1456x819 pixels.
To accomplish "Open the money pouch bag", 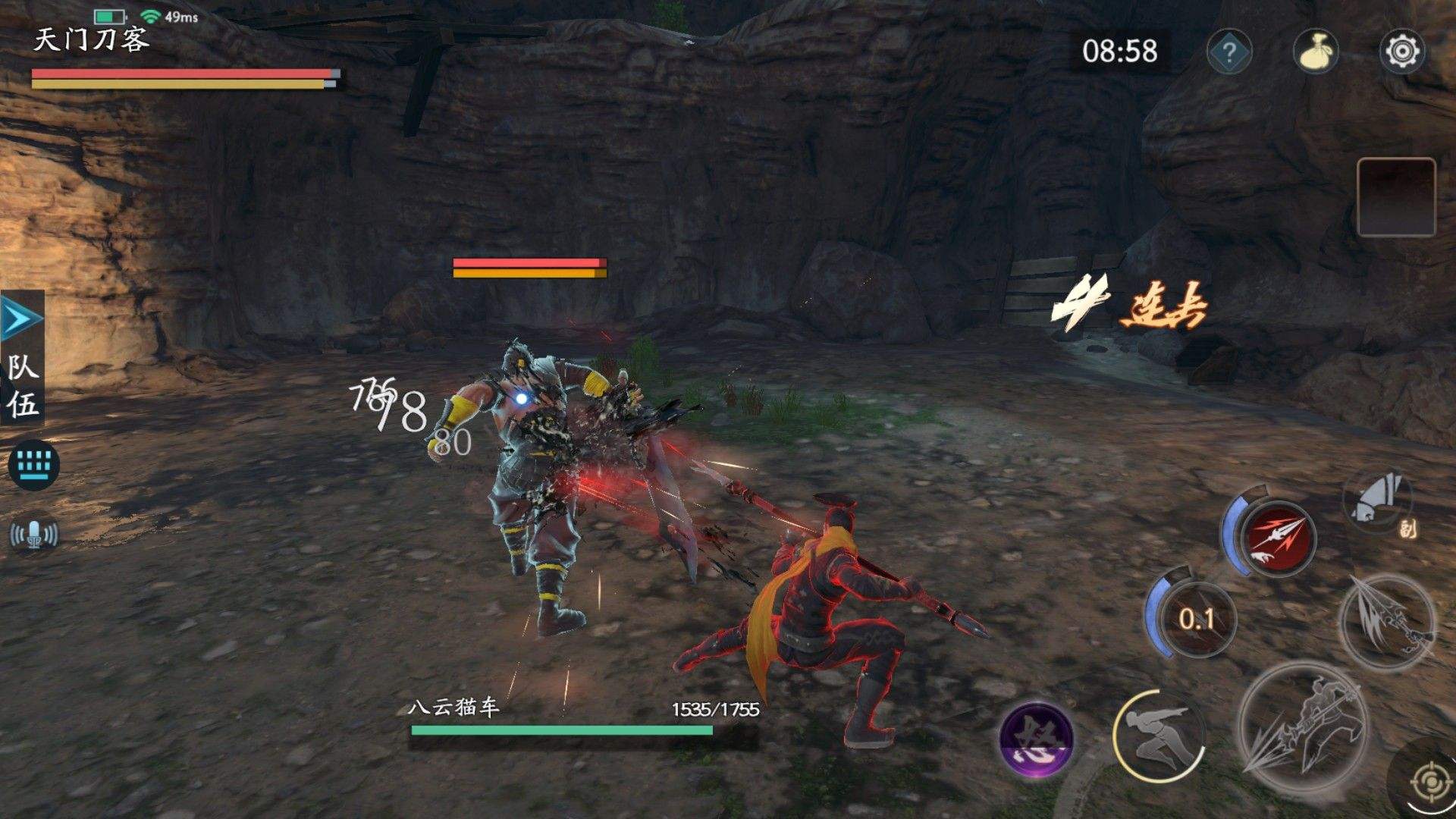I will 1315,52.
